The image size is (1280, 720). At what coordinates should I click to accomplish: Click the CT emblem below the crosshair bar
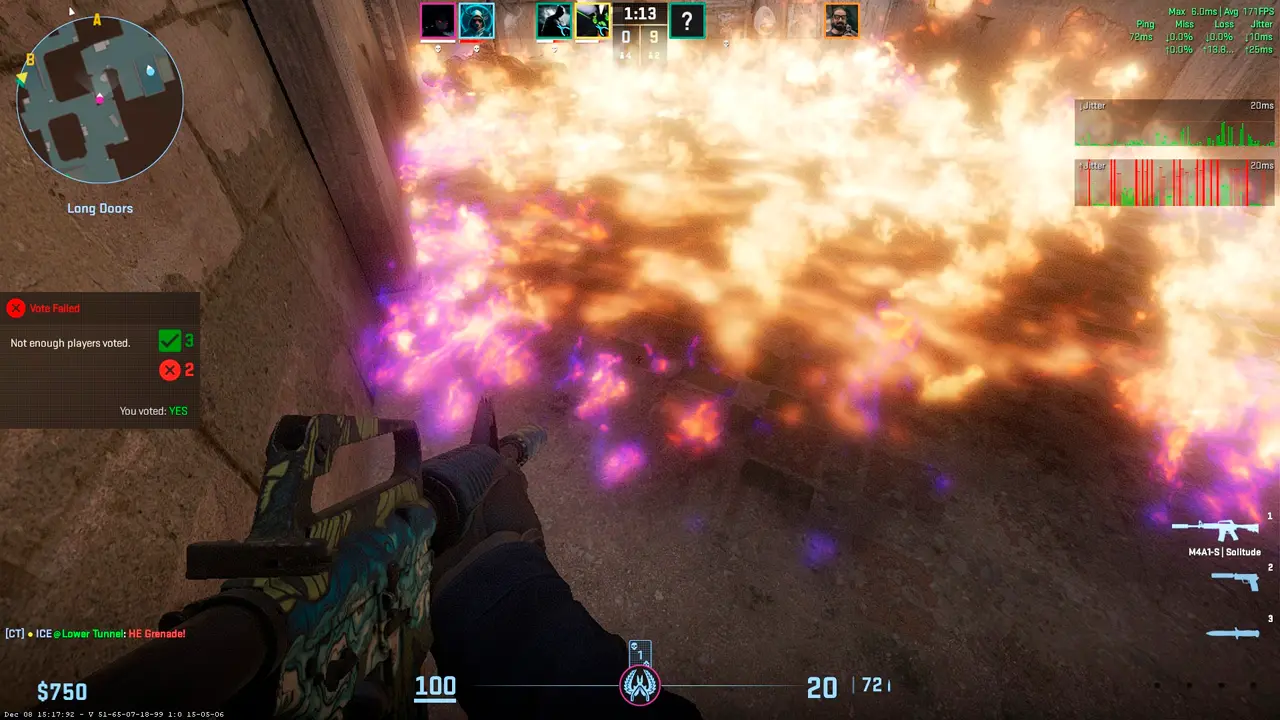pos(640,685)
